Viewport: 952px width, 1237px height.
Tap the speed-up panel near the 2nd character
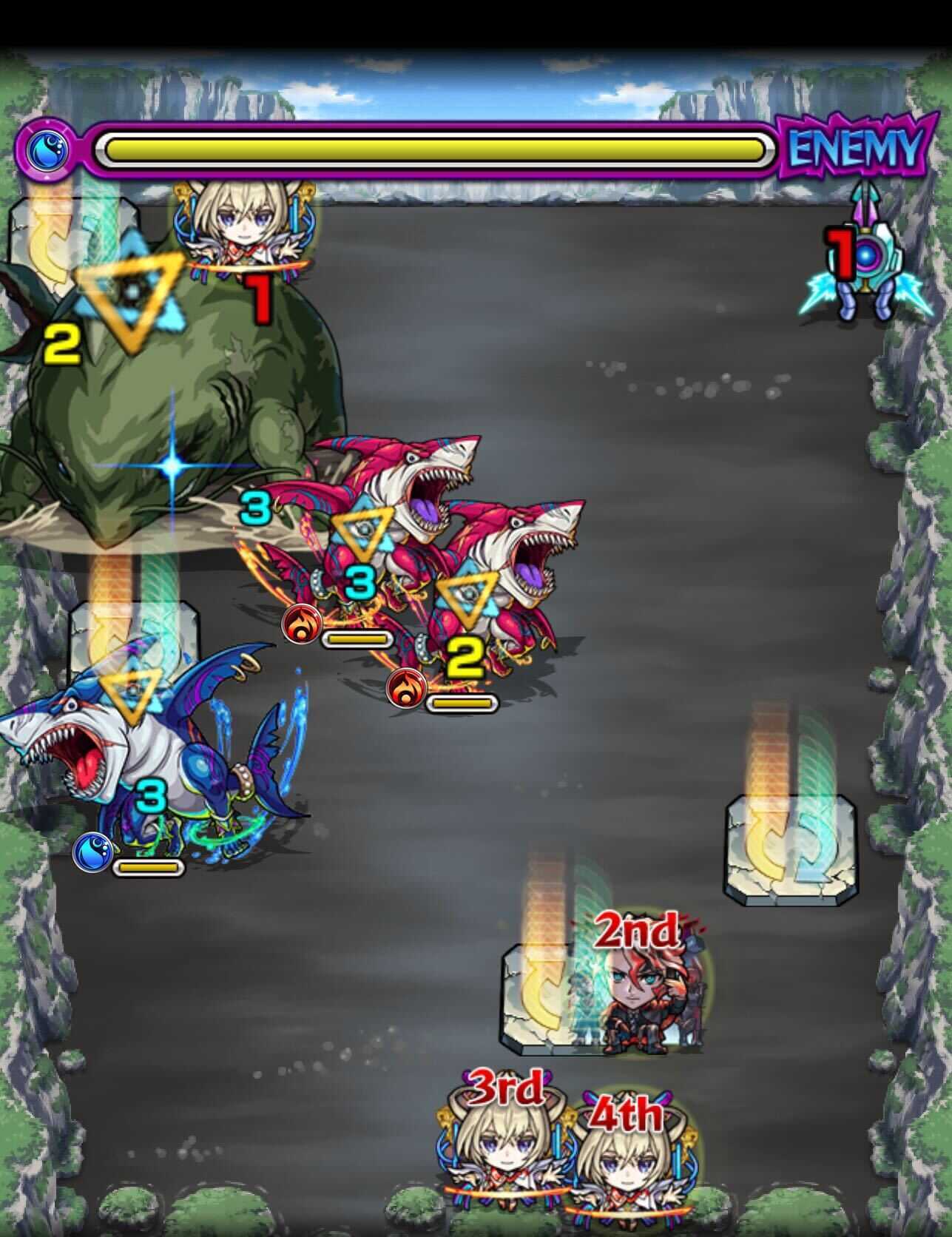[553, 1000]
